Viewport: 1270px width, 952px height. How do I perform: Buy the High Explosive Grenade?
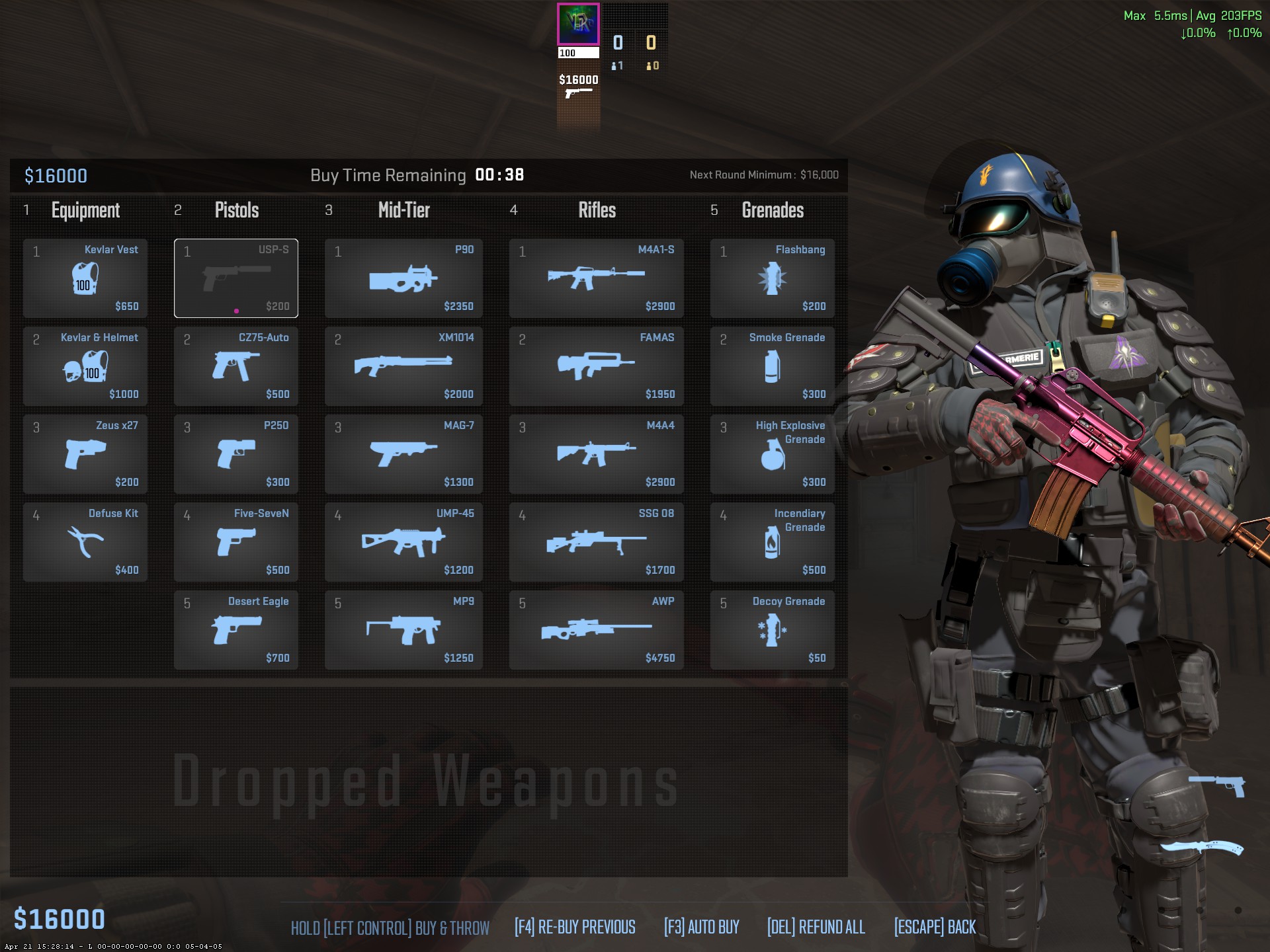tap(772, 454)
